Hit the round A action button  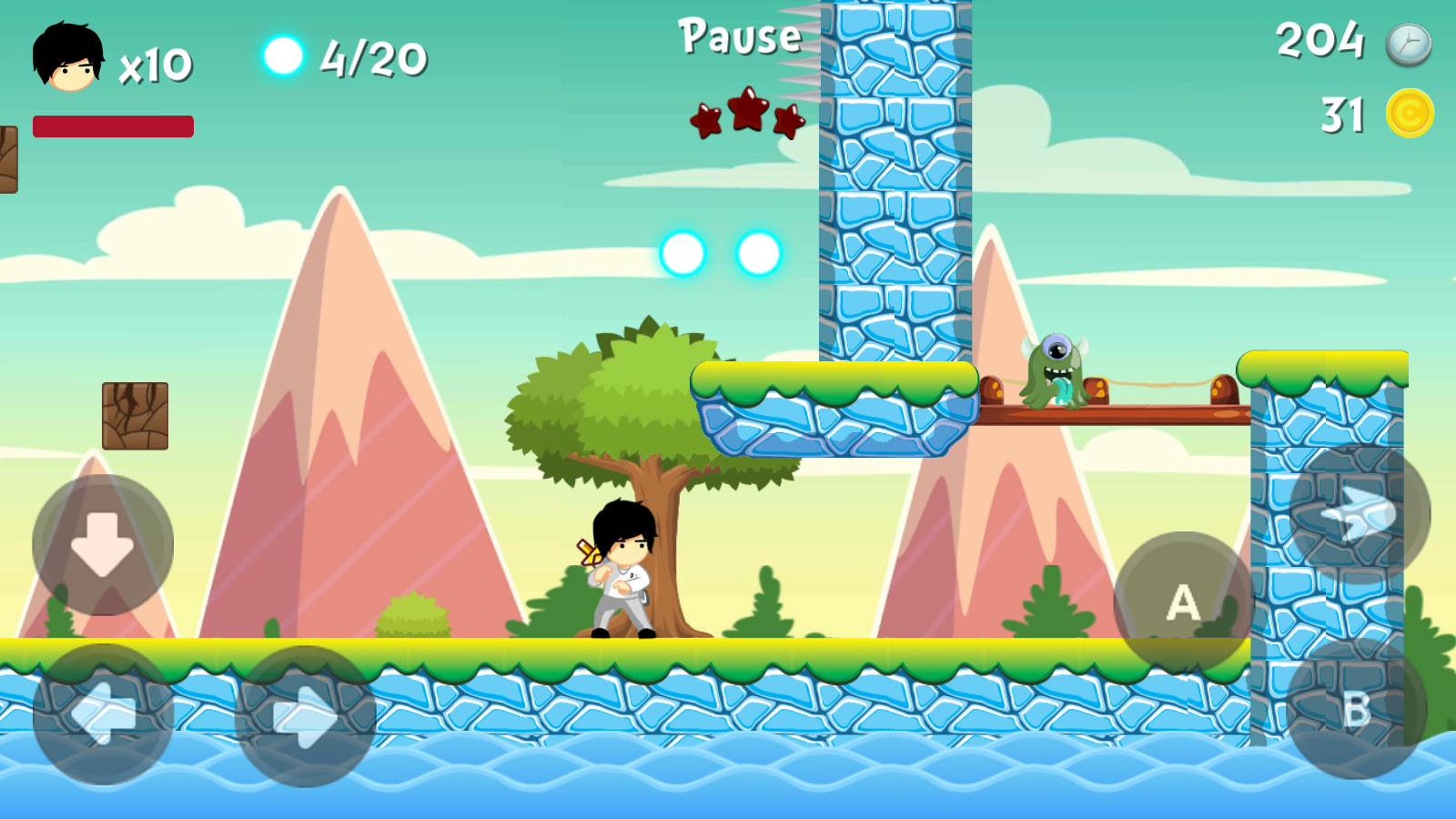tap(1183, 602)
